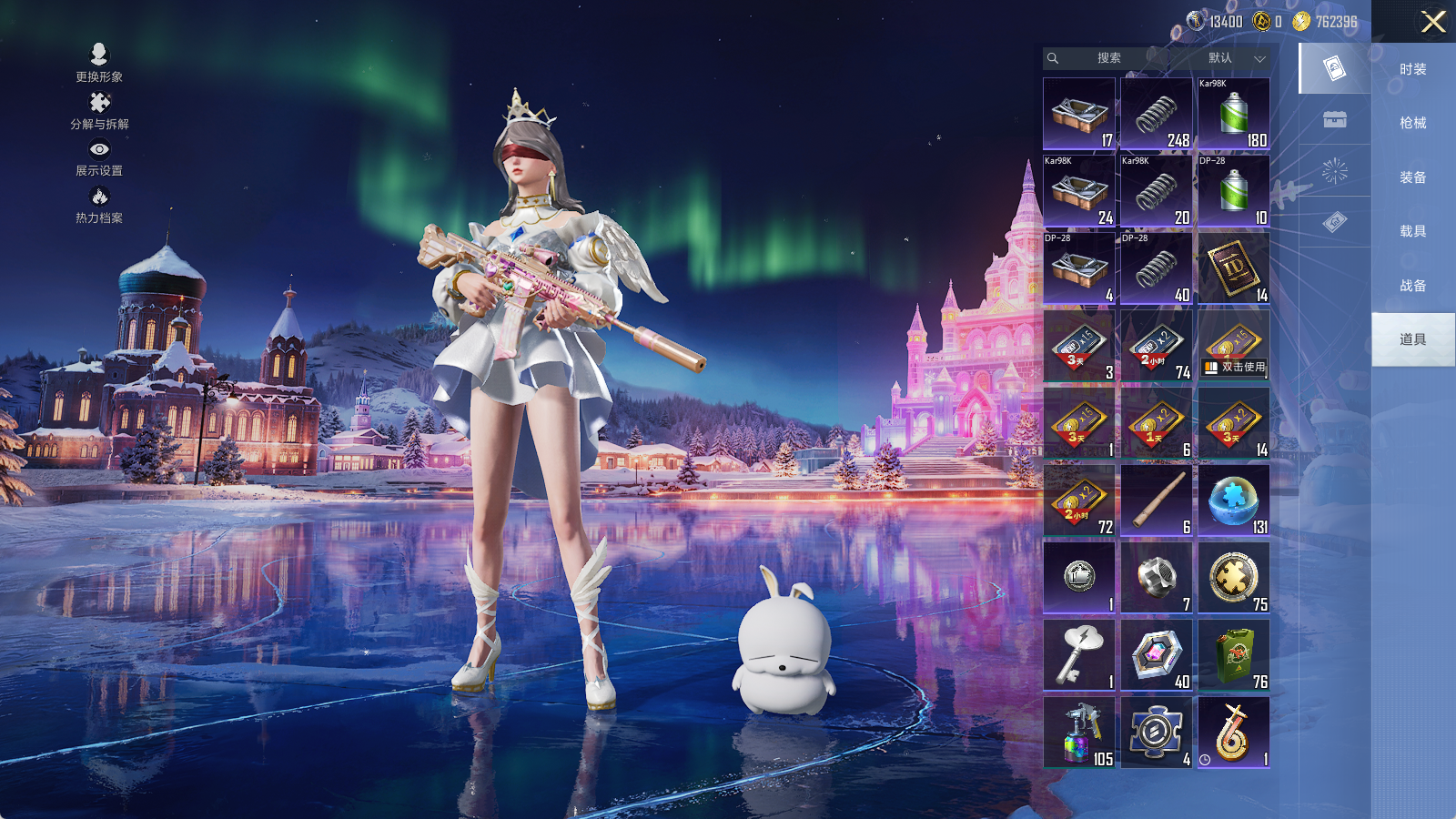Select the green jerry can item
Viewport: 1456px width, 819px height.
tap(1234, 655)
